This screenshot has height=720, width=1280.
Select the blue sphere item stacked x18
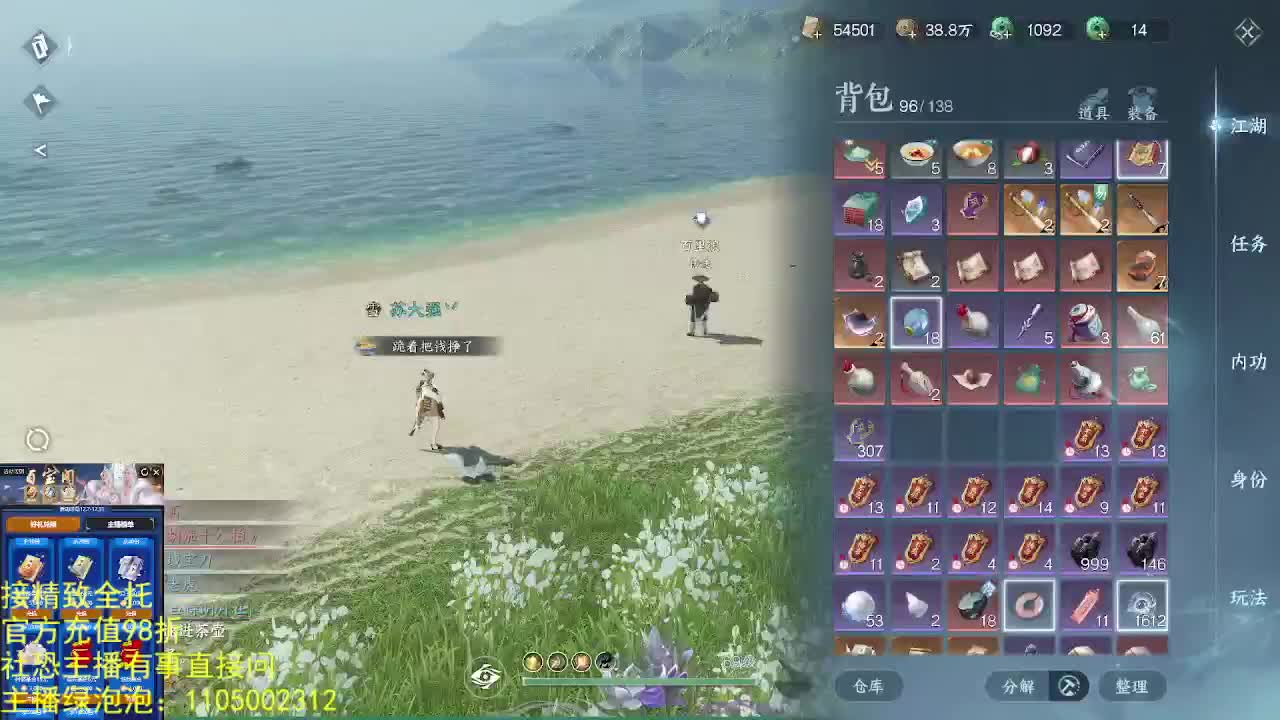916,323
